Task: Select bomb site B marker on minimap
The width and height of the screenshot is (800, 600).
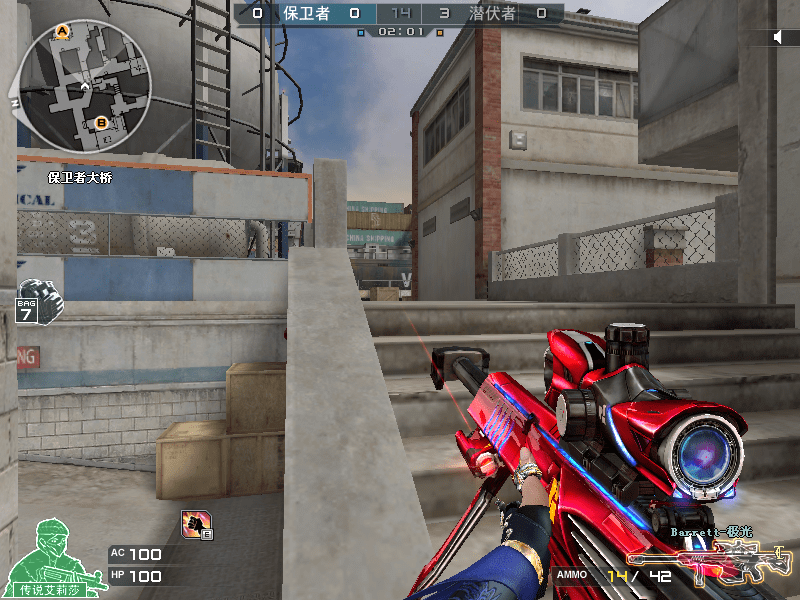Action: point(101,123)
